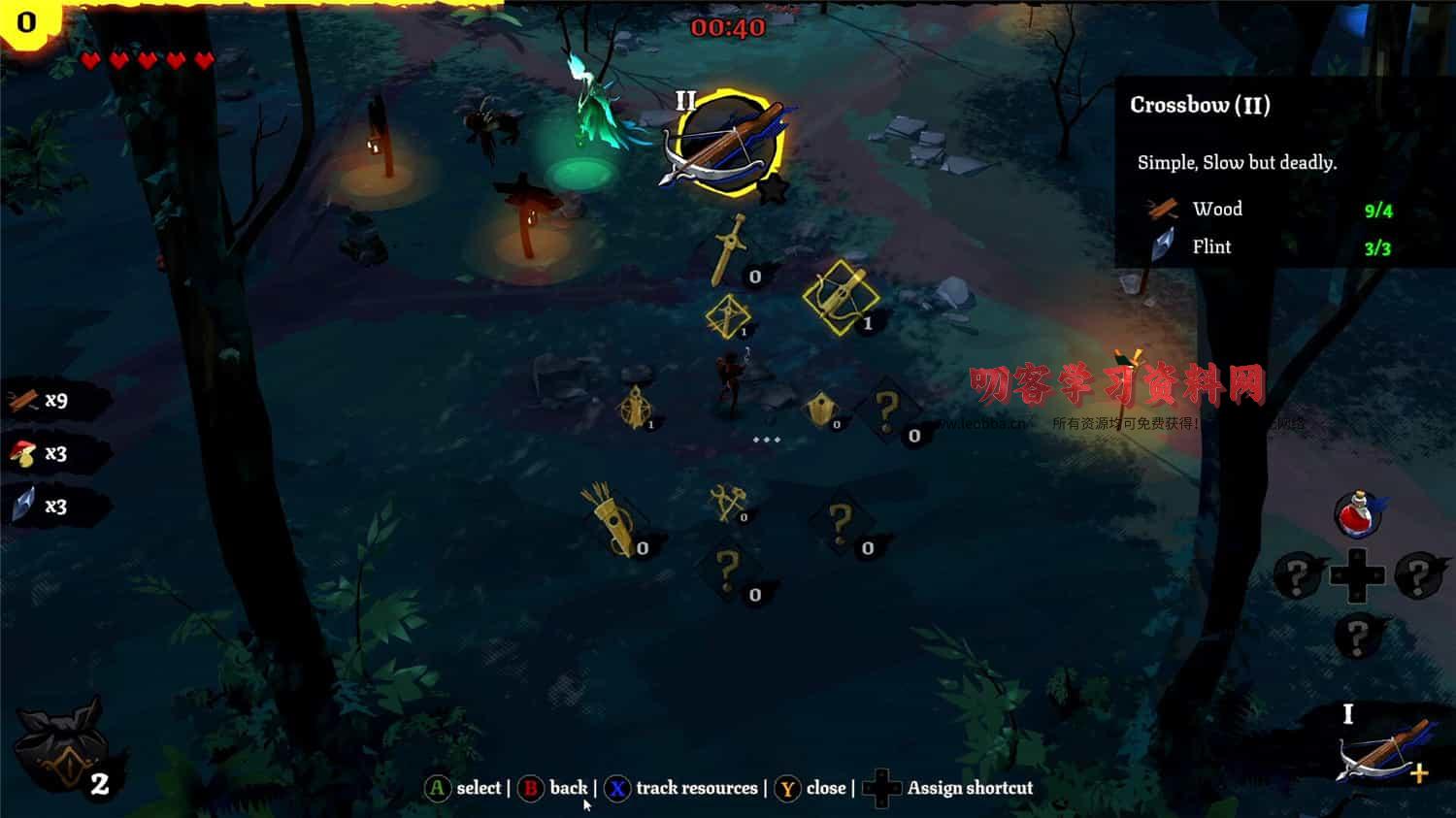Select the equipped crossbow weapon slot

(x=1383, y=750)
